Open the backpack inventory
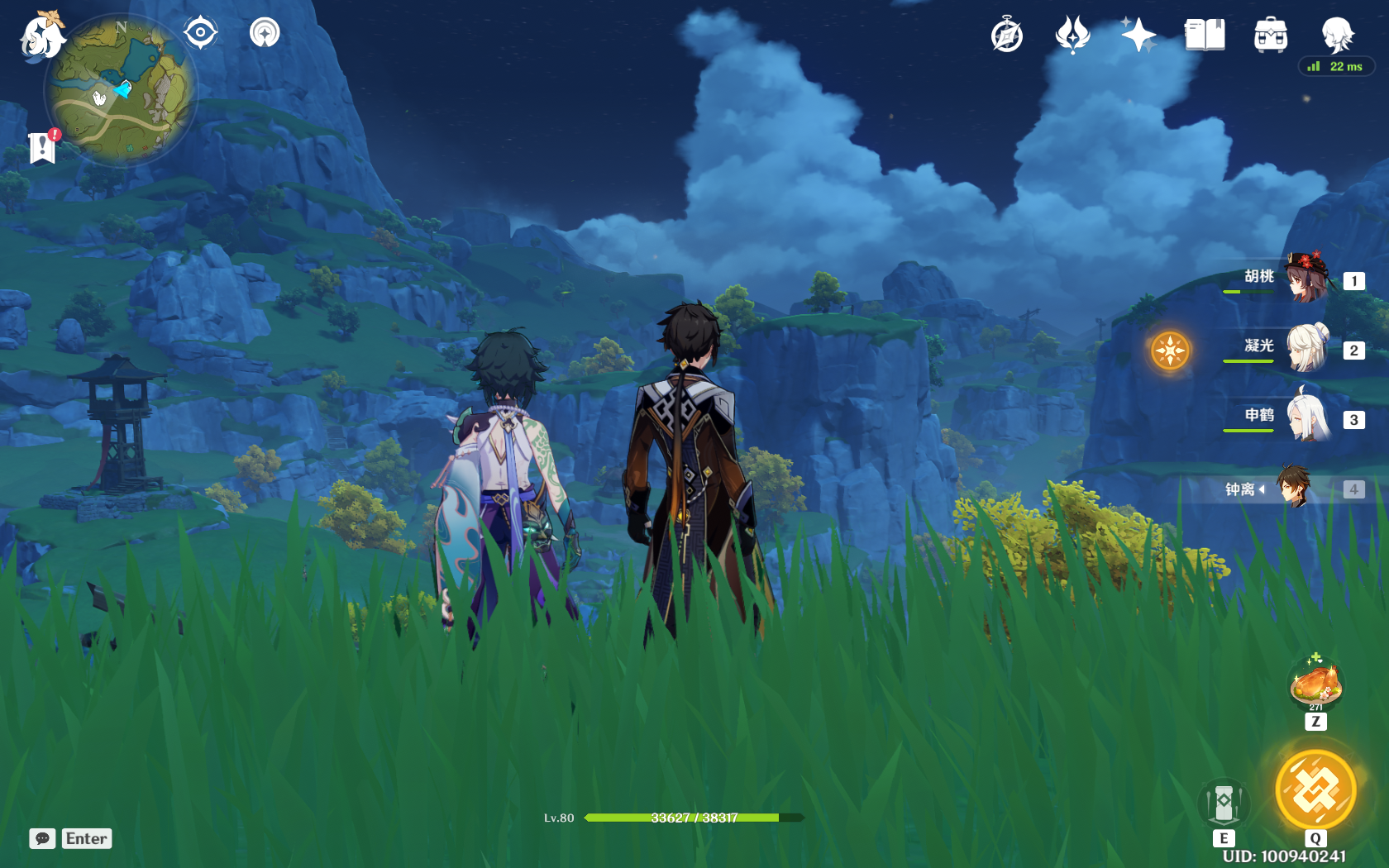The width and height of the screenshot is (1389, 868). [1270, 36]
